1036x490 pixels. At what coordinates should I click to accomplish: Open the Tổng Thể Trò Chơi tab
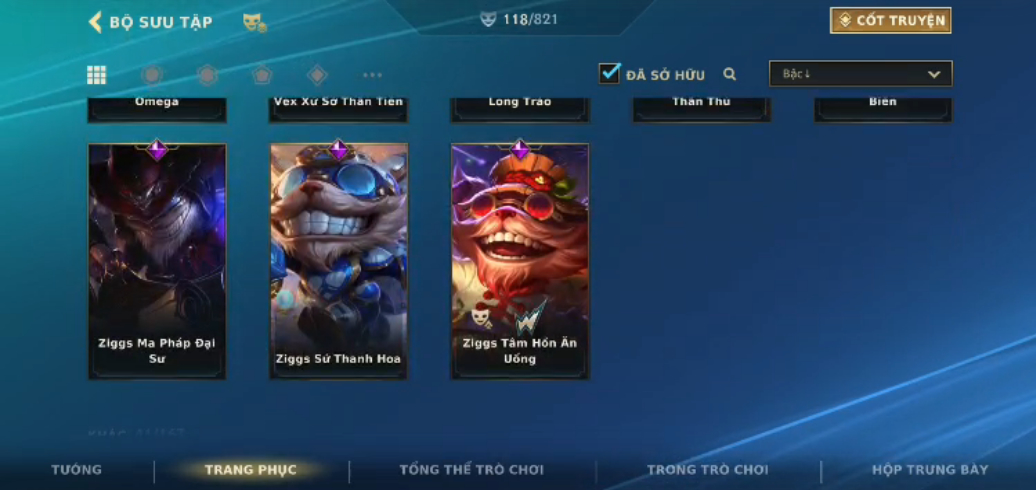(x=472, y=470)
